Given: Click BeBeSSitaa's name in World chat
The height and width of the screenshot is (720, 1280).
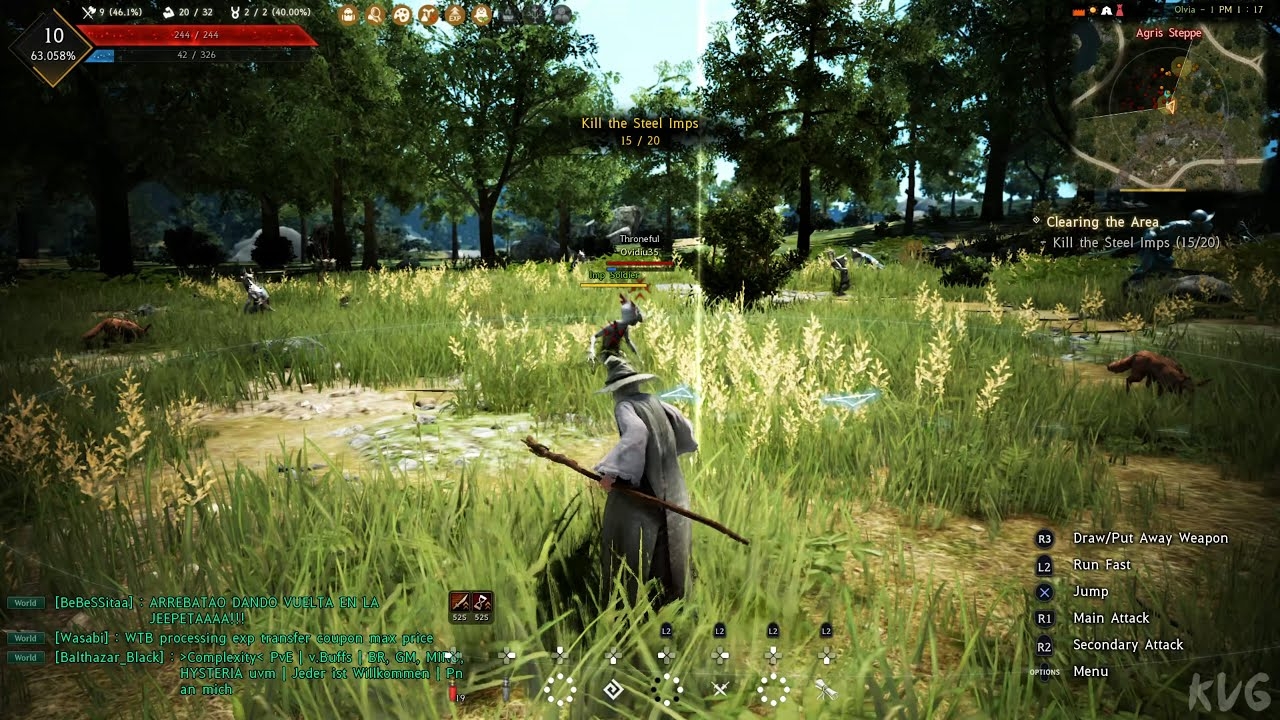Looking at the screenshot, I should pos(95,602).
